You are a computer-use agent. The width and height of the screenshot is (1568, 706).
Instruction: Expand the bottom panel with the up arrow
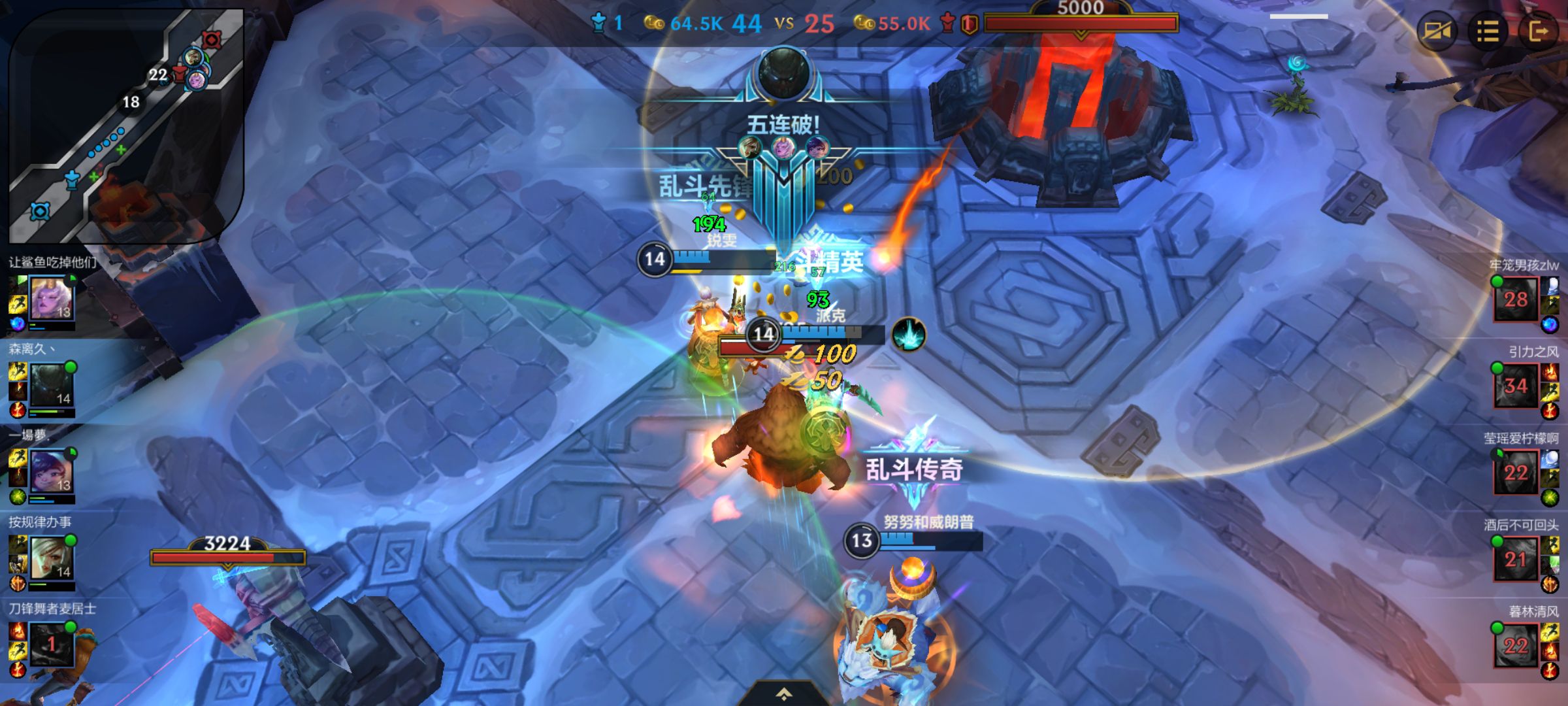pyautogui.click(x=784, y=694)
